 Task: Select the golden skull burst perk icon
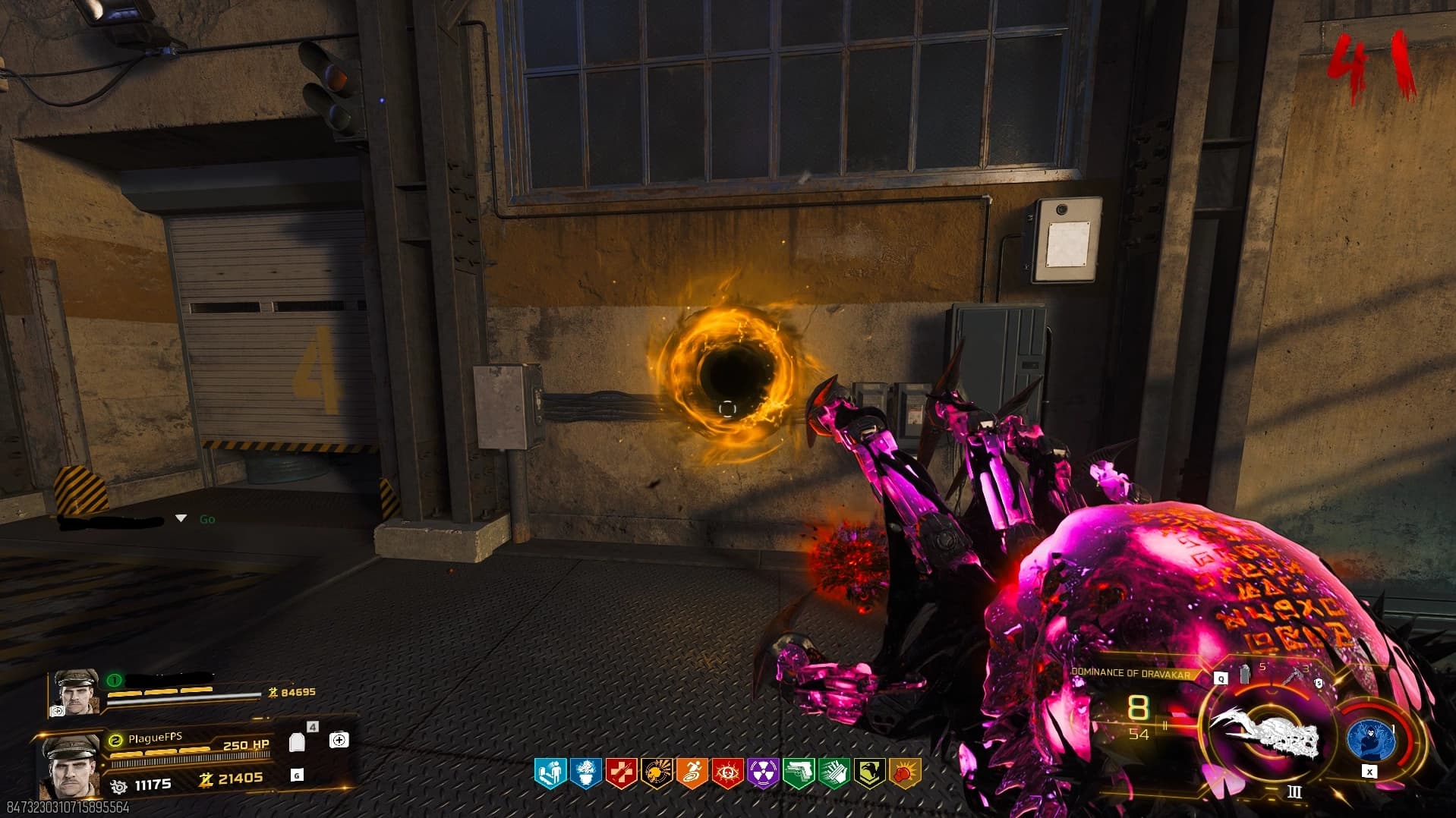[656, 774]
